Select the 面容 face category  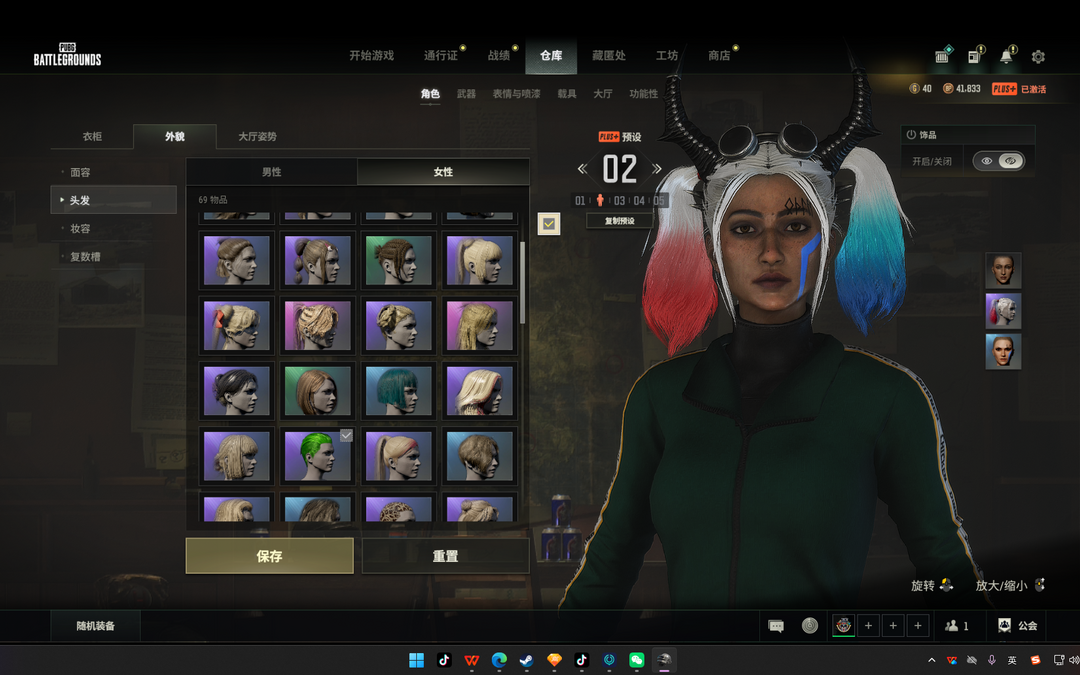pyautogui.click(x=81, y=173)
